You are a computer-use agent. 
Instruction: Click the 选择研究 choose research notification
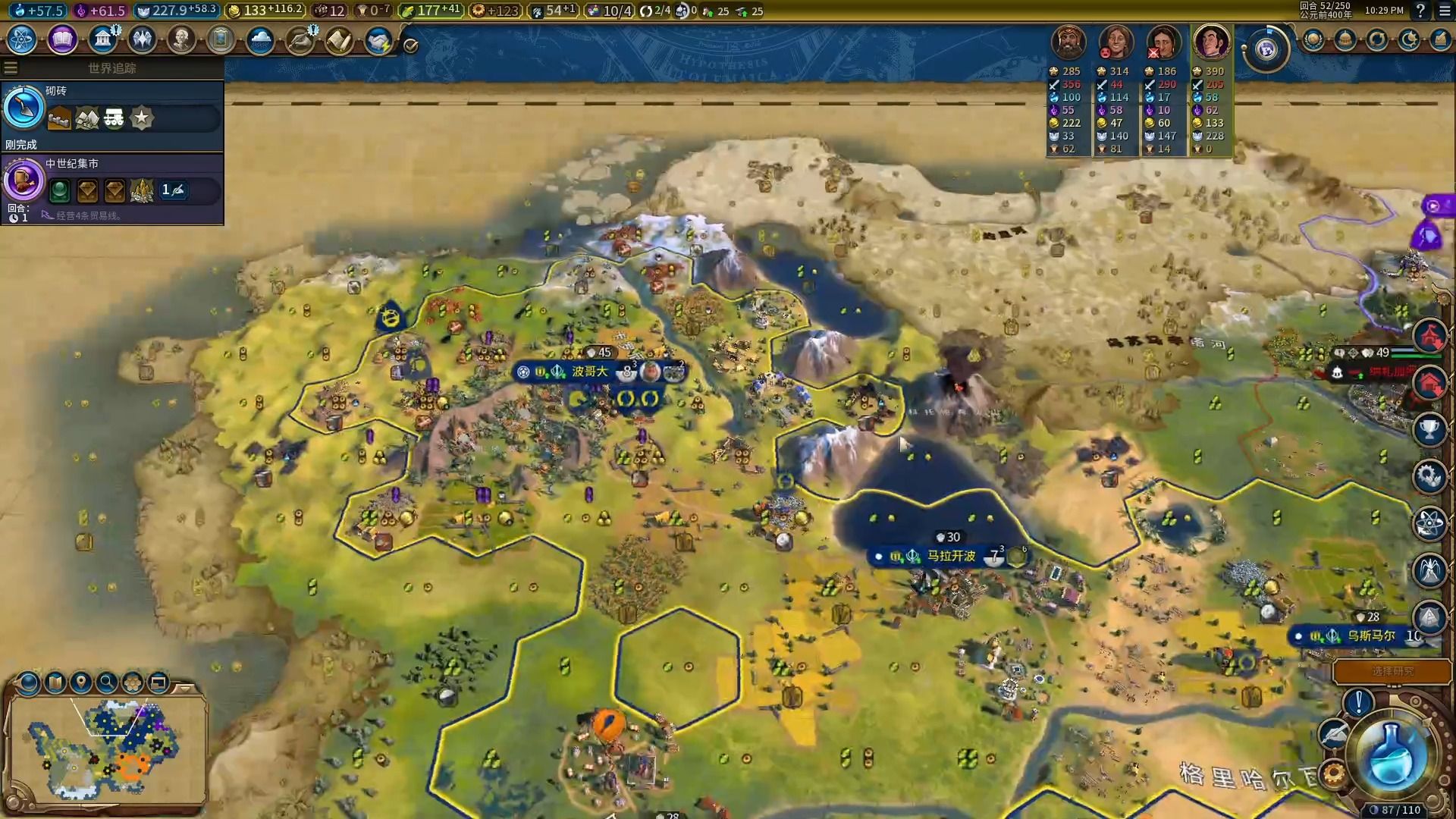(x=1392, y=671)
